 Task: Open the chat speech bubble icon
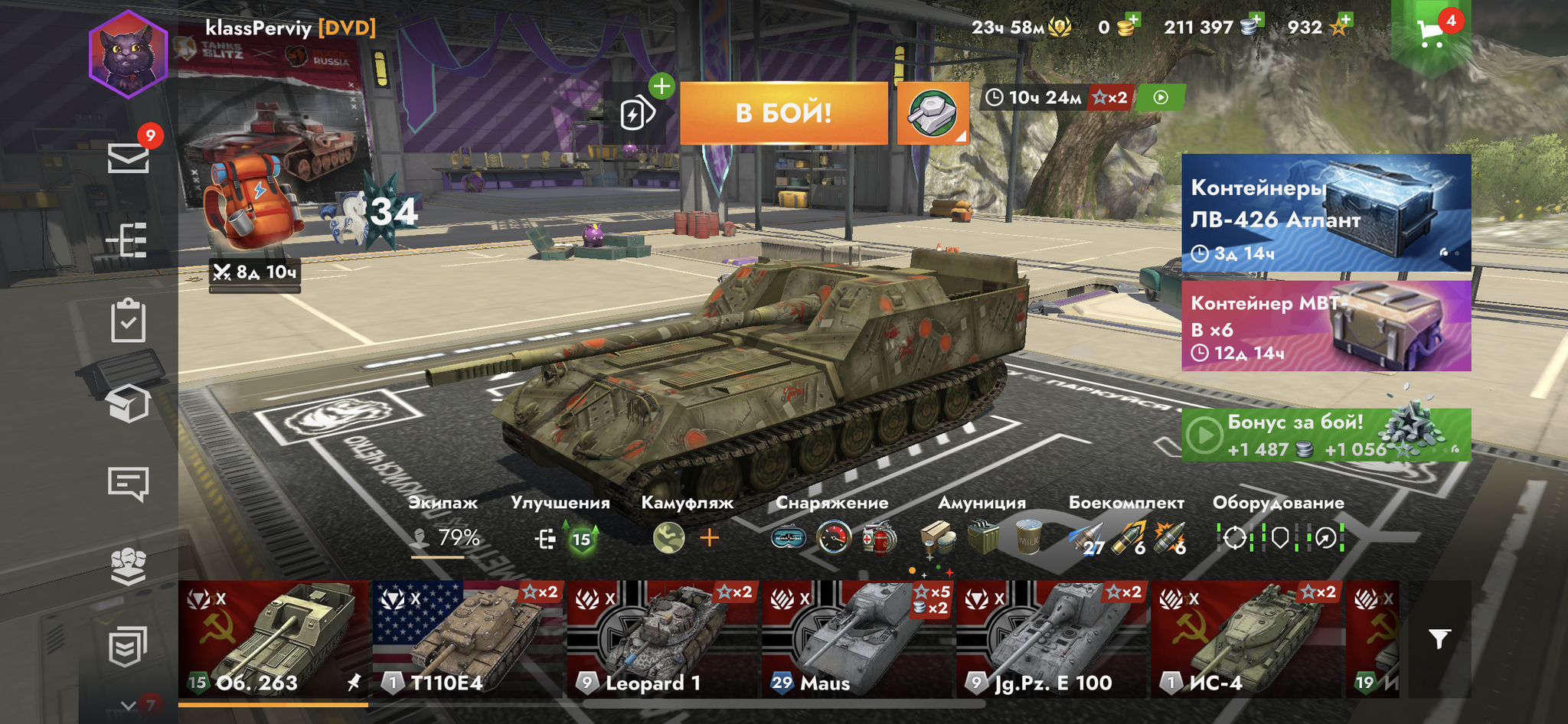click(x=128, y=484)
